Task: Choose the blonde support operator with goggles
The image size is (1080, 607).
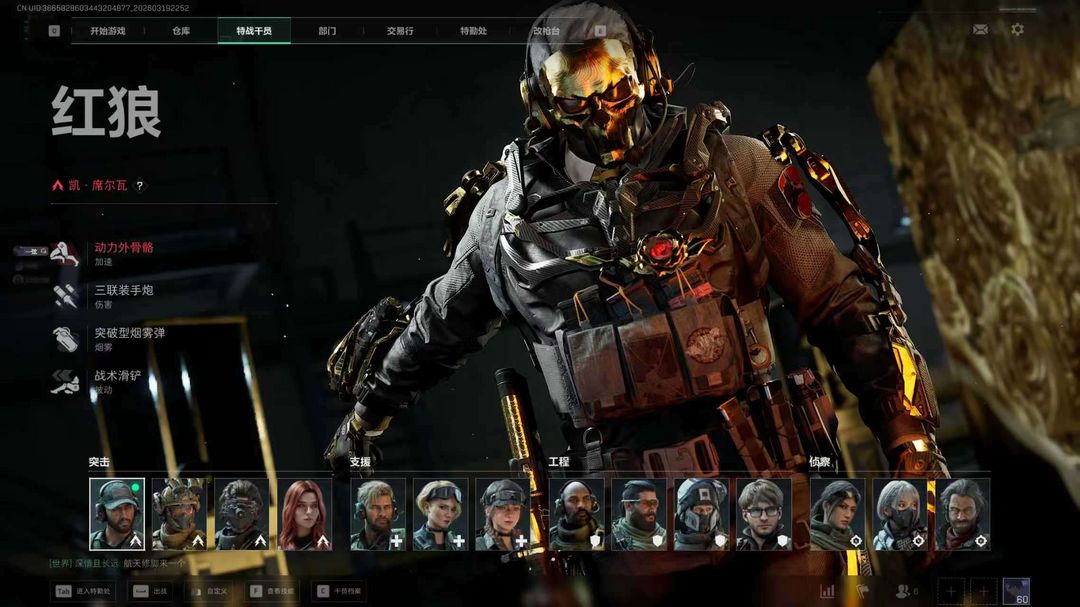Action: [x=440, y=514]
